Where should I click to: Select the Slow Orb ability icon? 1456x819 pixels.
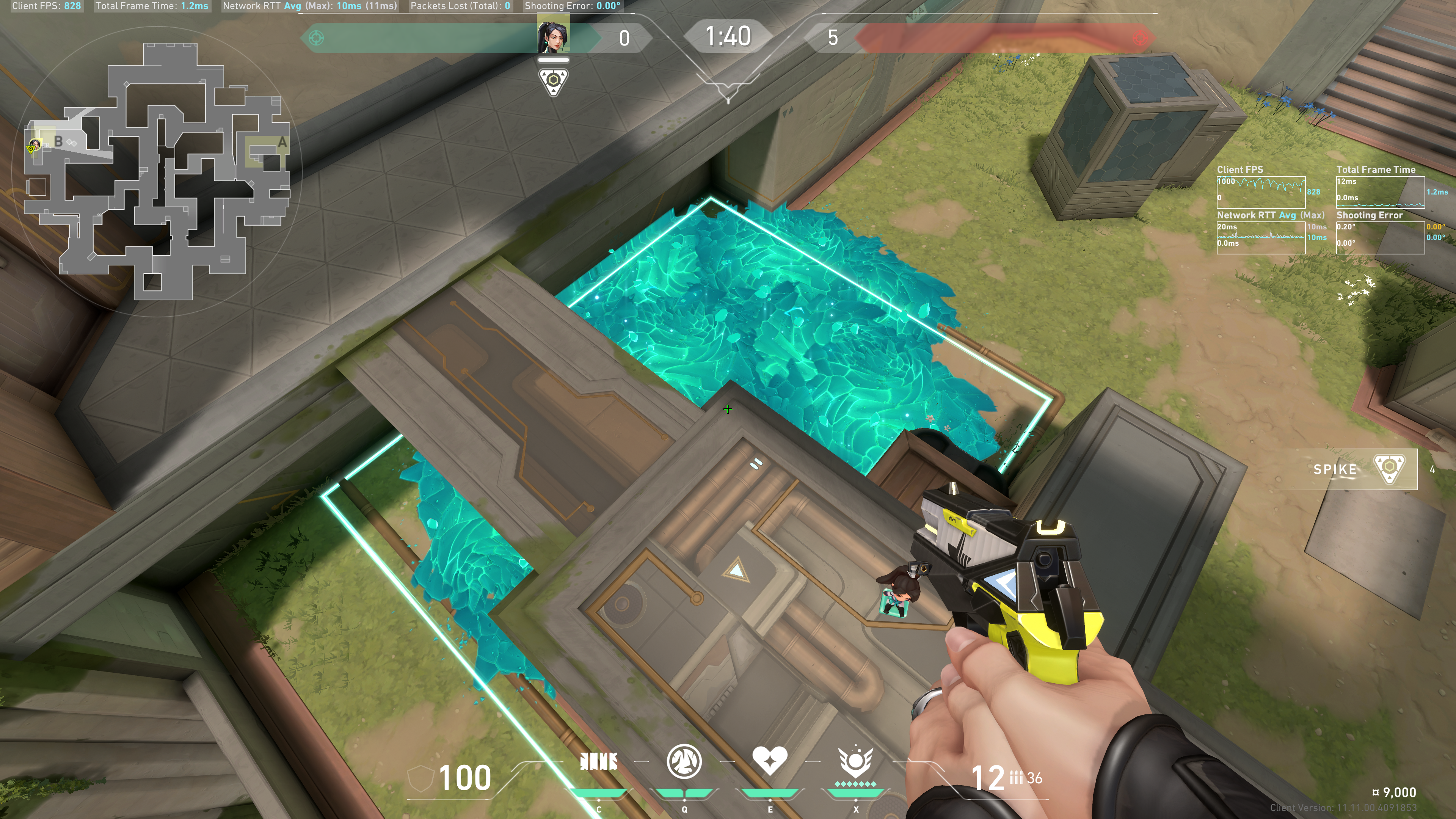pyautogui.click(x=684, y=762)
